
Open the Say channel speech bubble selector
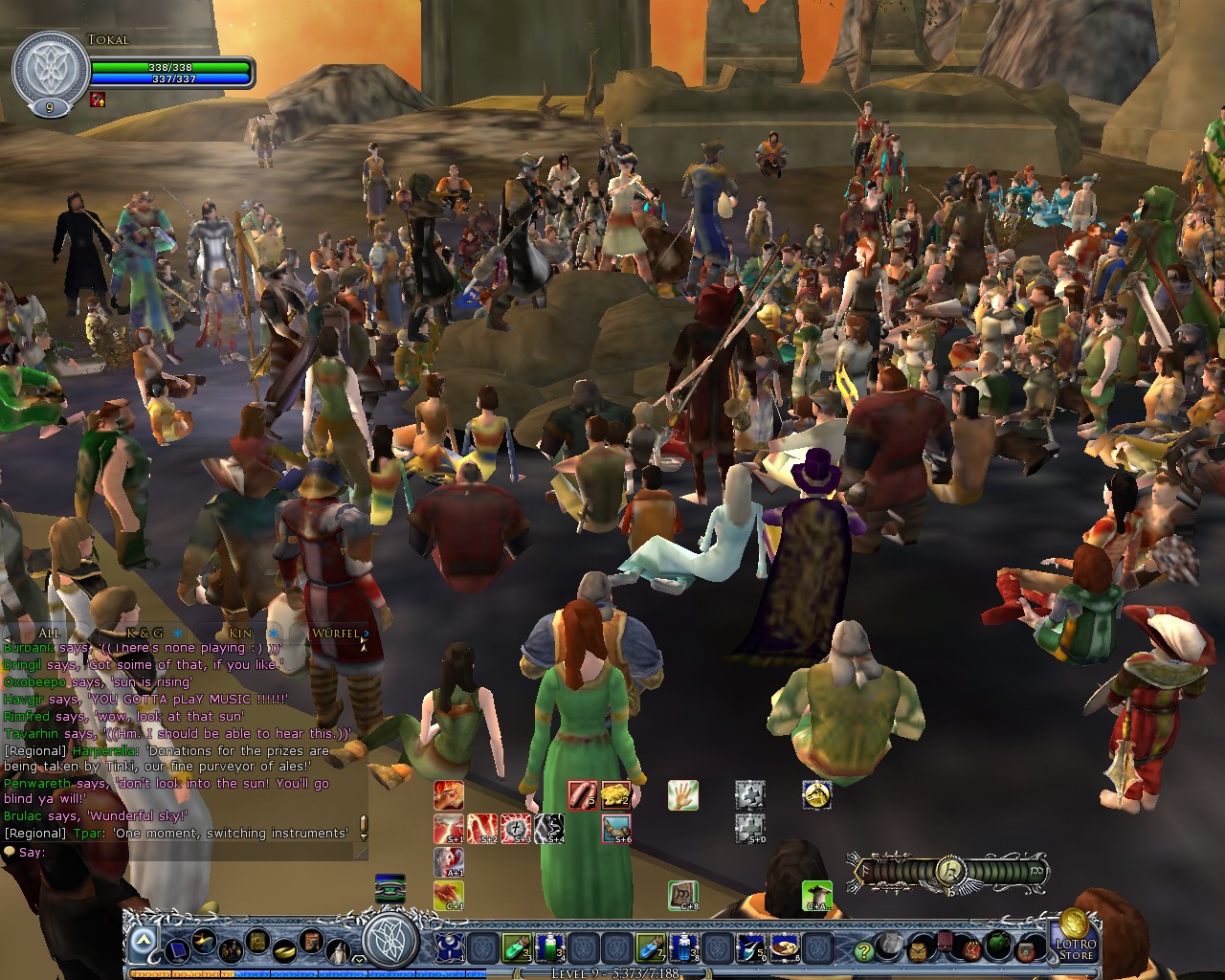10,852
